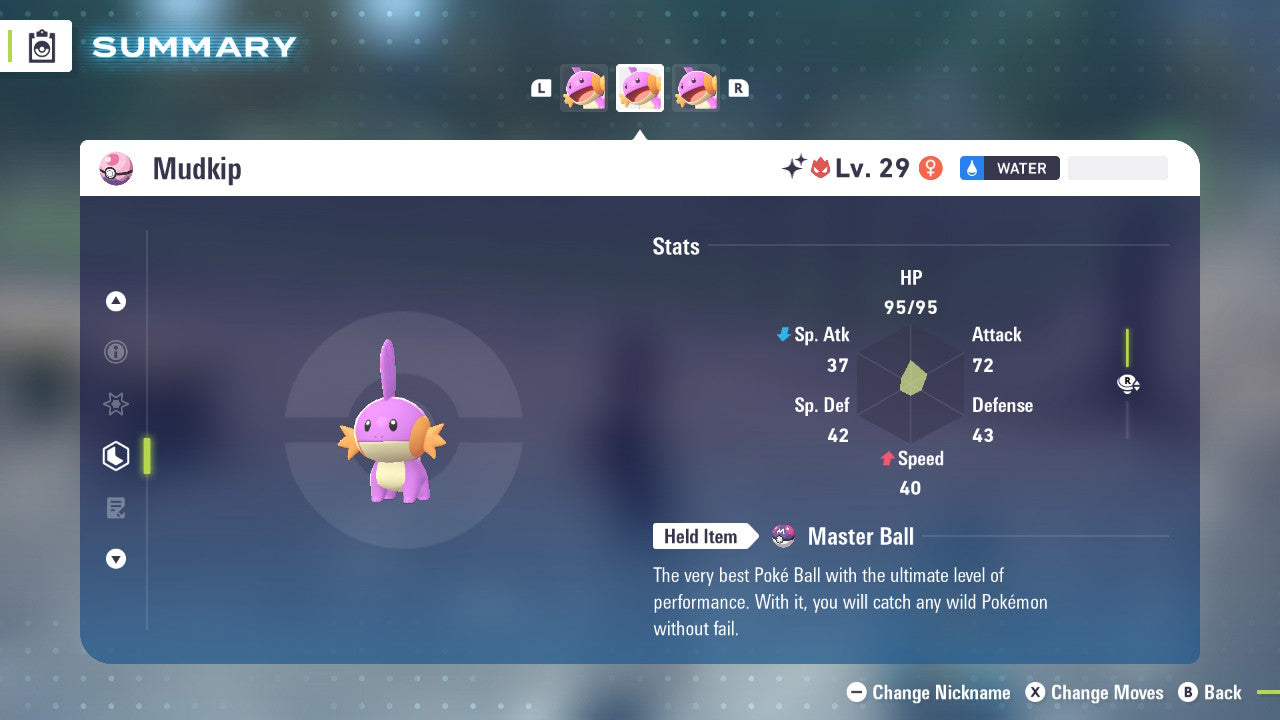Click the R-stick rotate indicator beside the stats
The width and height of the screenshot is (1280, 720).
[x=1127, y=383]
